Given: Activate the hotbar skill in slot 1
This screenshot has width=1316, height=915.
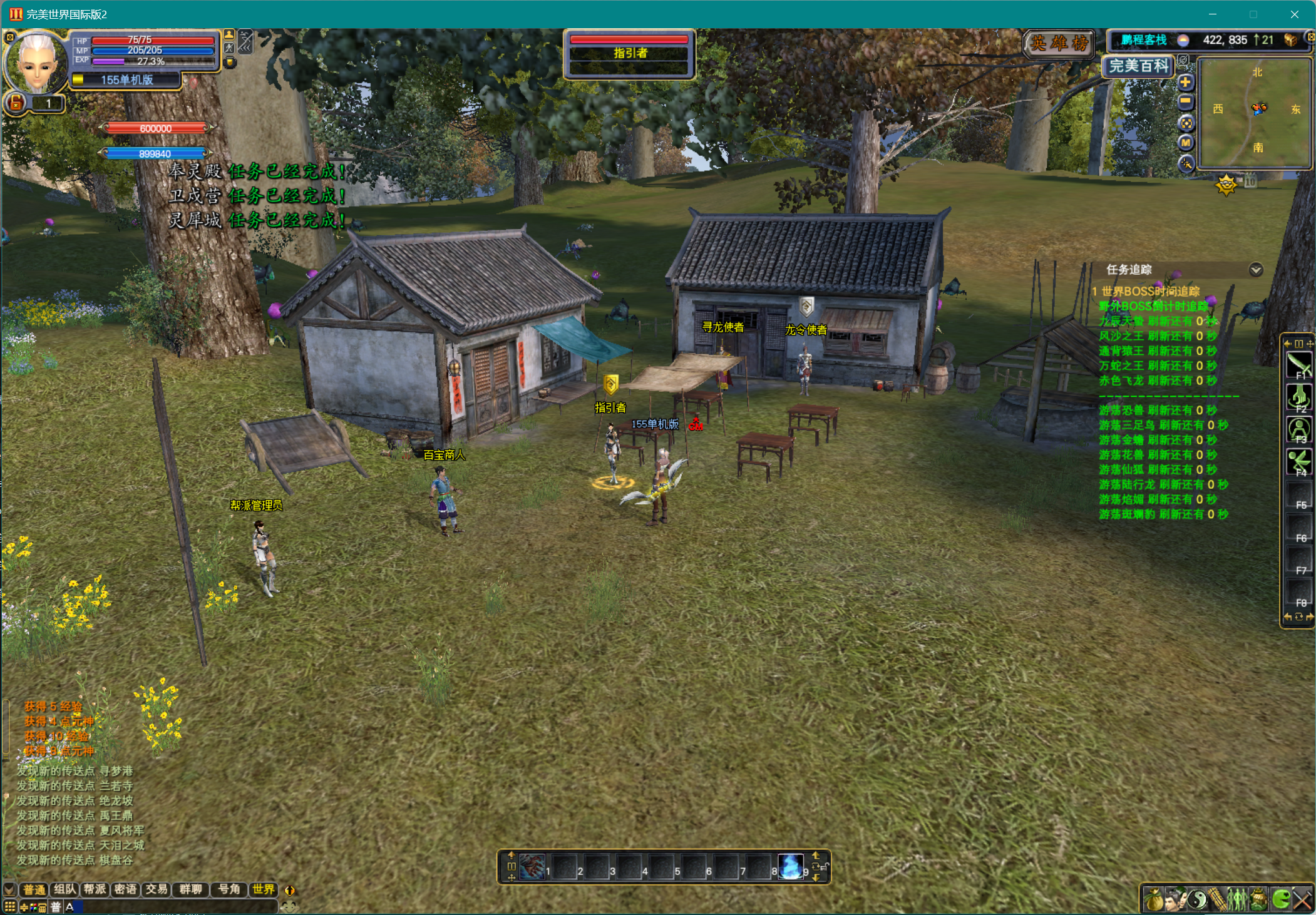Looking at the screenshot, I should coord(532,867).
